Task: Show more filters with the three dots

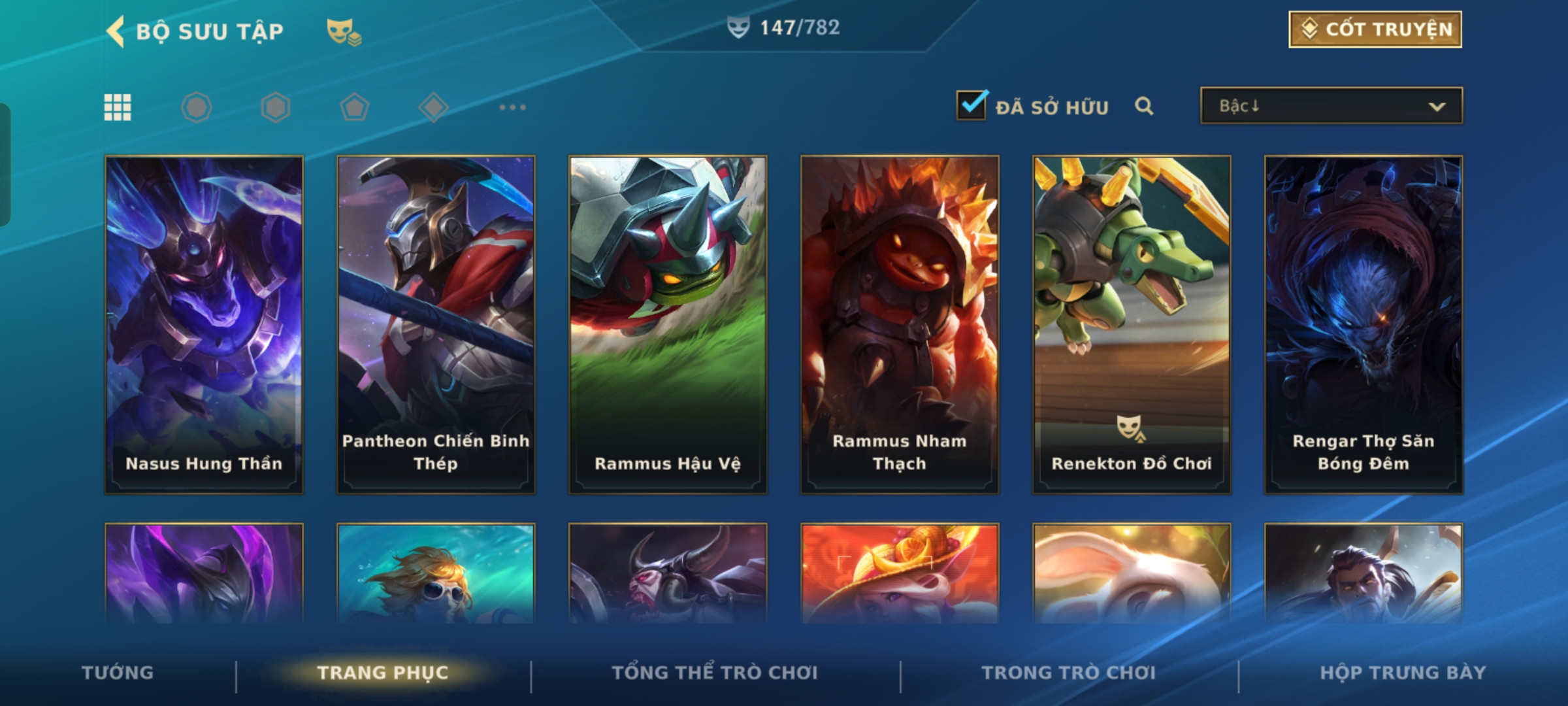Action: coord(512,107)
